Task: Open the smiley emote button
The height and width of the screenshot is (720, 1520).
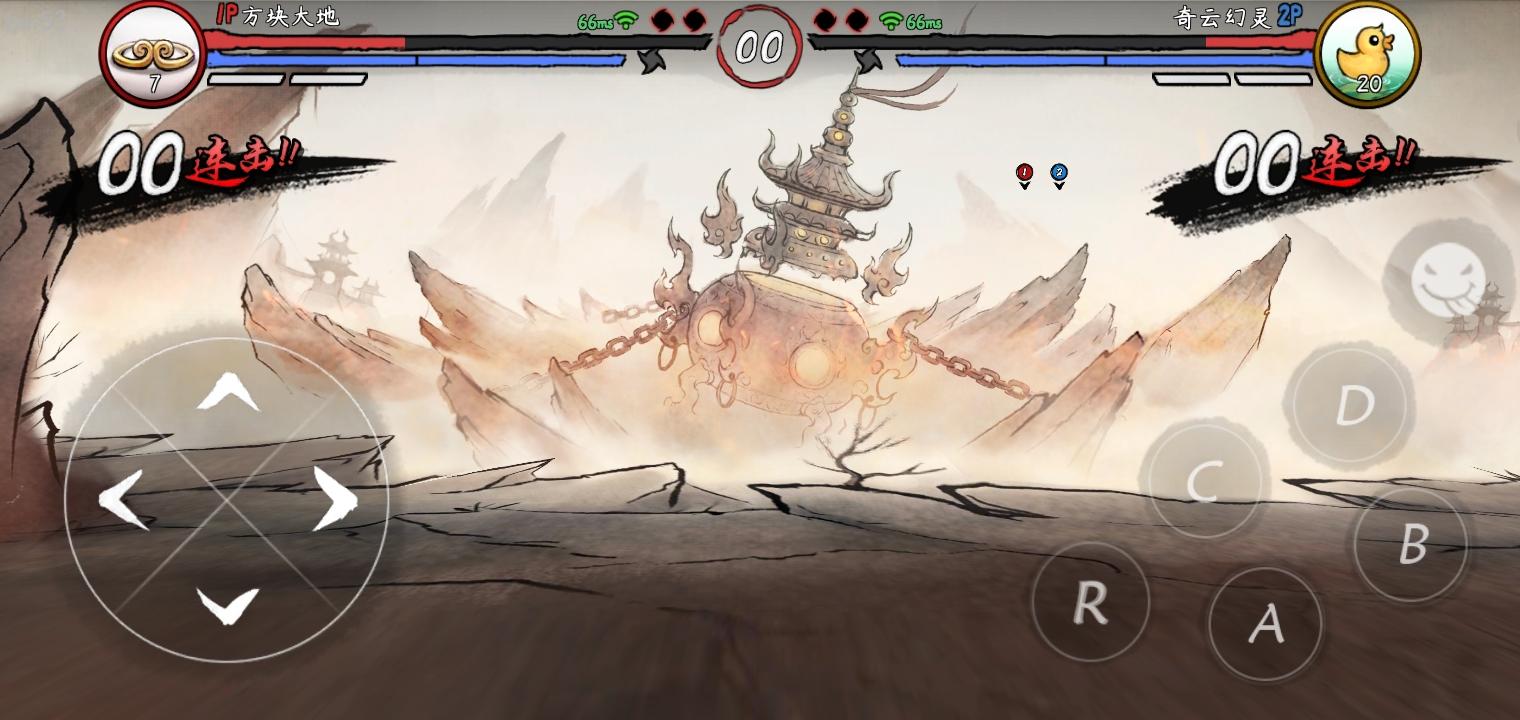Action: [1449, 281]
